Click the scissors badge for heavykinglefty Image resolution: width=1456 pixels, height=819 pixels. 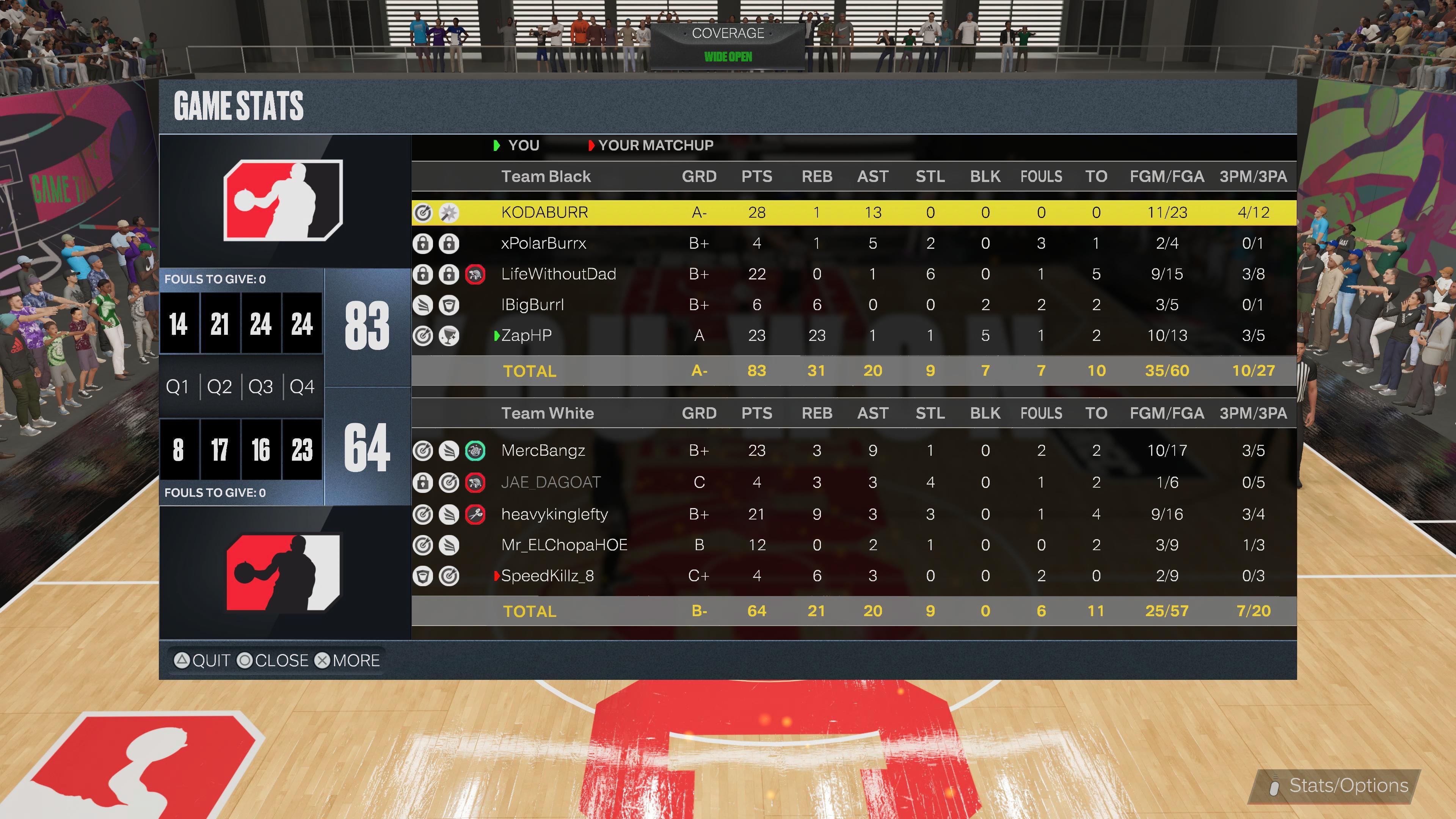point(475,515)
